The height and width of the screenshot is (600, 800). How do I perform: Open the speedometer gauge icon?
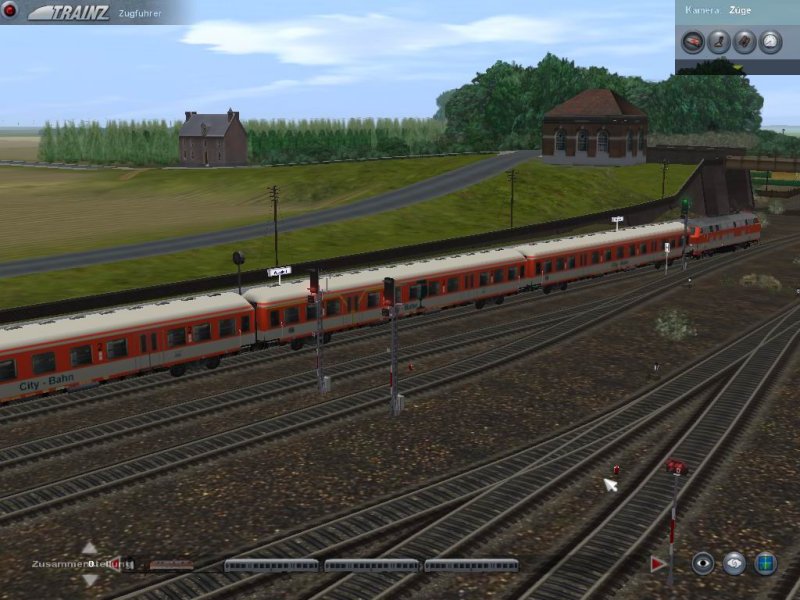770,41
